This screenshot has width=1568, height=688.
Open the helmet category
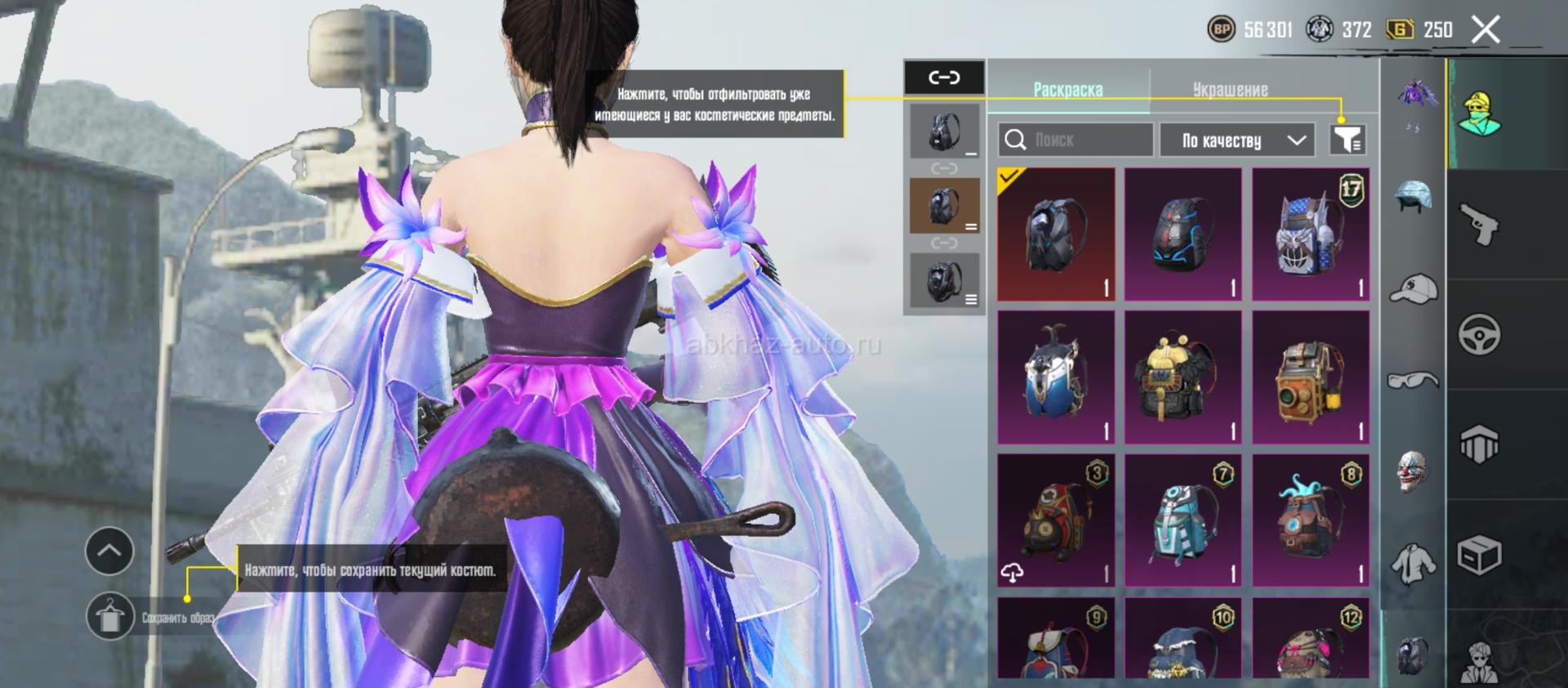point(1414,197)
